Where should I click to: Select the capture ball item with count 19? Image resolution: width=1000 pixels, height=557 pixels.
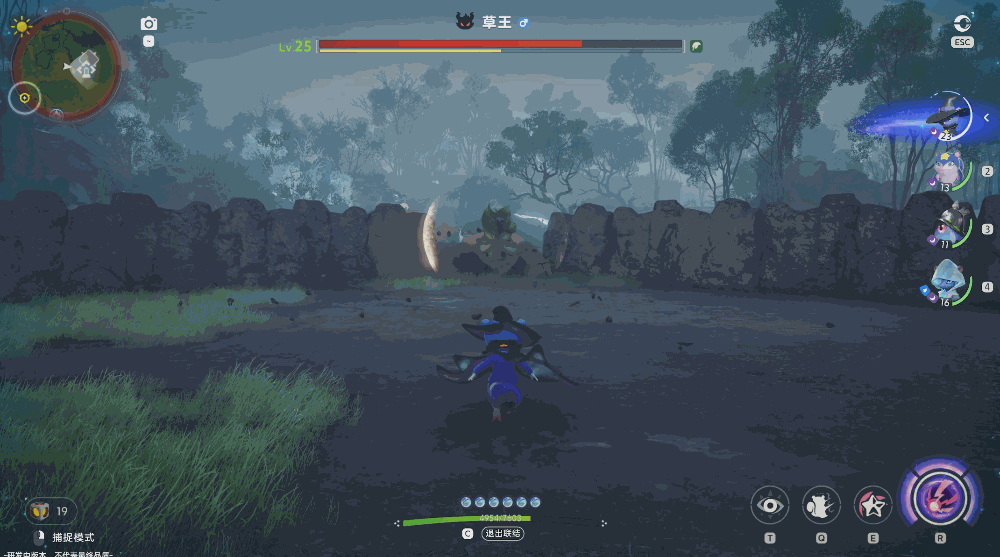(x=41, y=511)
